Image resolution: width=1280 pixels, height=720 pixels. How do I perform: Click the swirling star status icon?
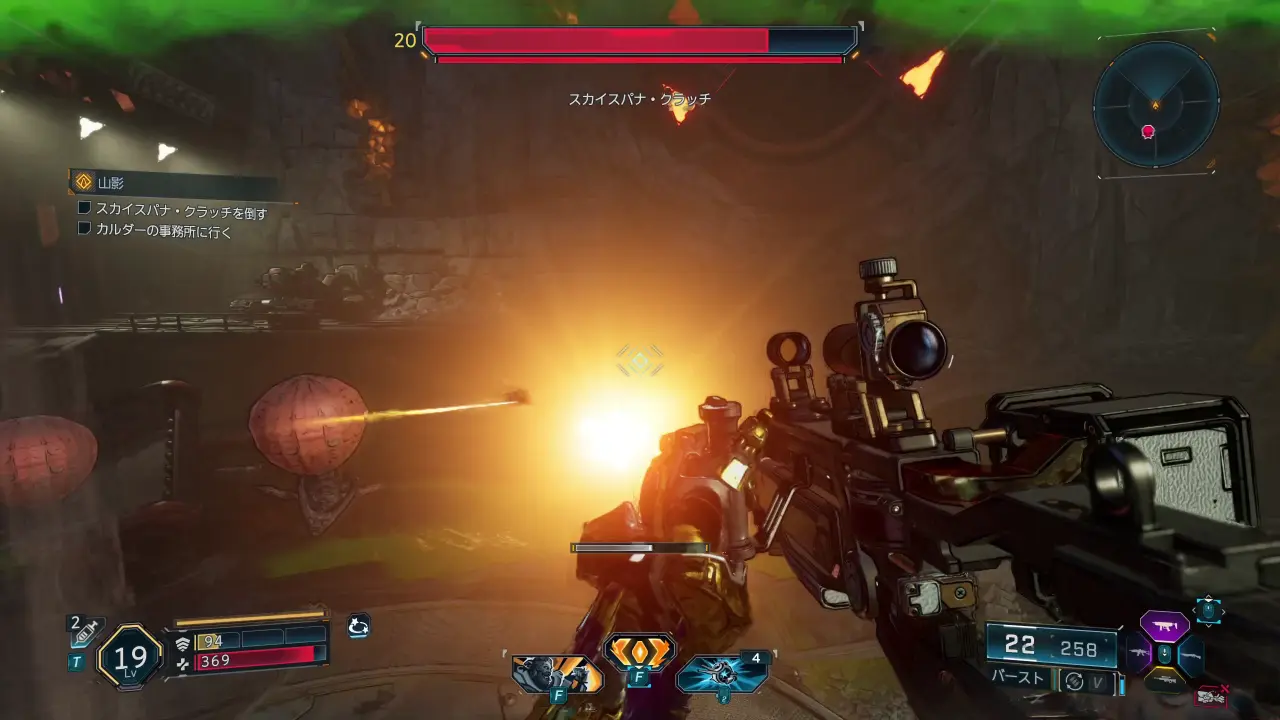click(x=358, y=627)
